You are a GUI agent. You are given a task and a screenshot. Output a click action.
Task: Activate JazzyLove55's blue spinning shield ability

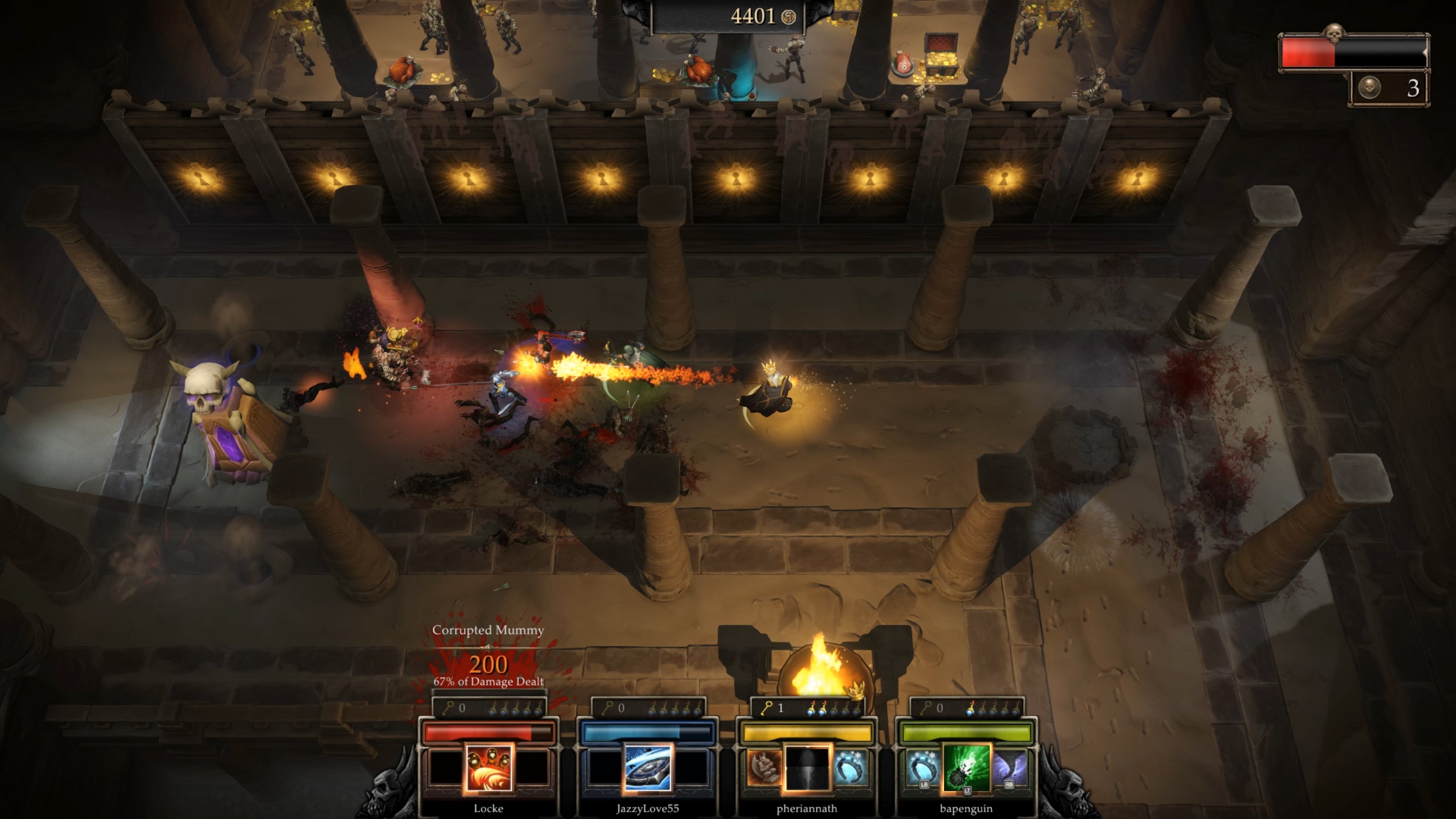point(648,767)
